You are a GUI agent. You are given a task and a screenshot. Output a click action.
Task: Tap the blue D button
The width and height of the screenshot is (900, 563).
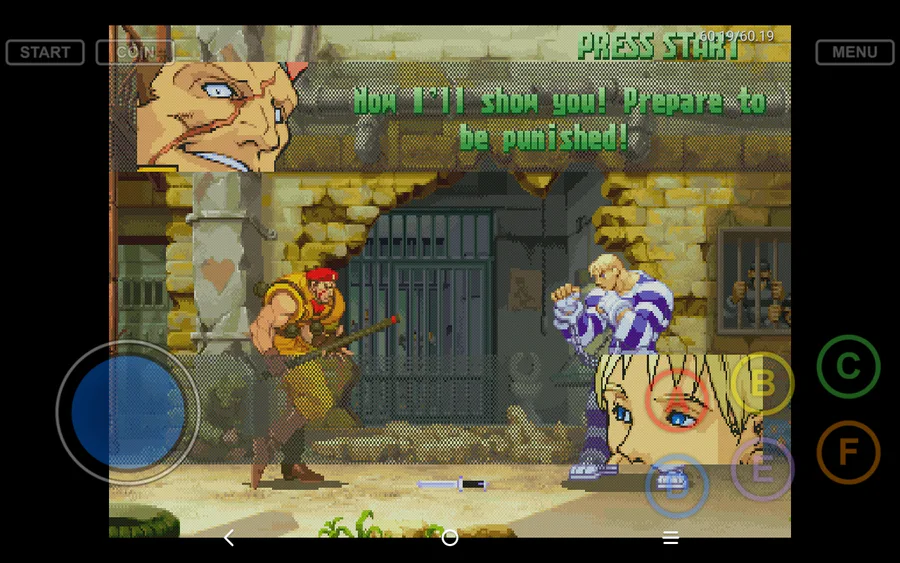coord(677,486)
